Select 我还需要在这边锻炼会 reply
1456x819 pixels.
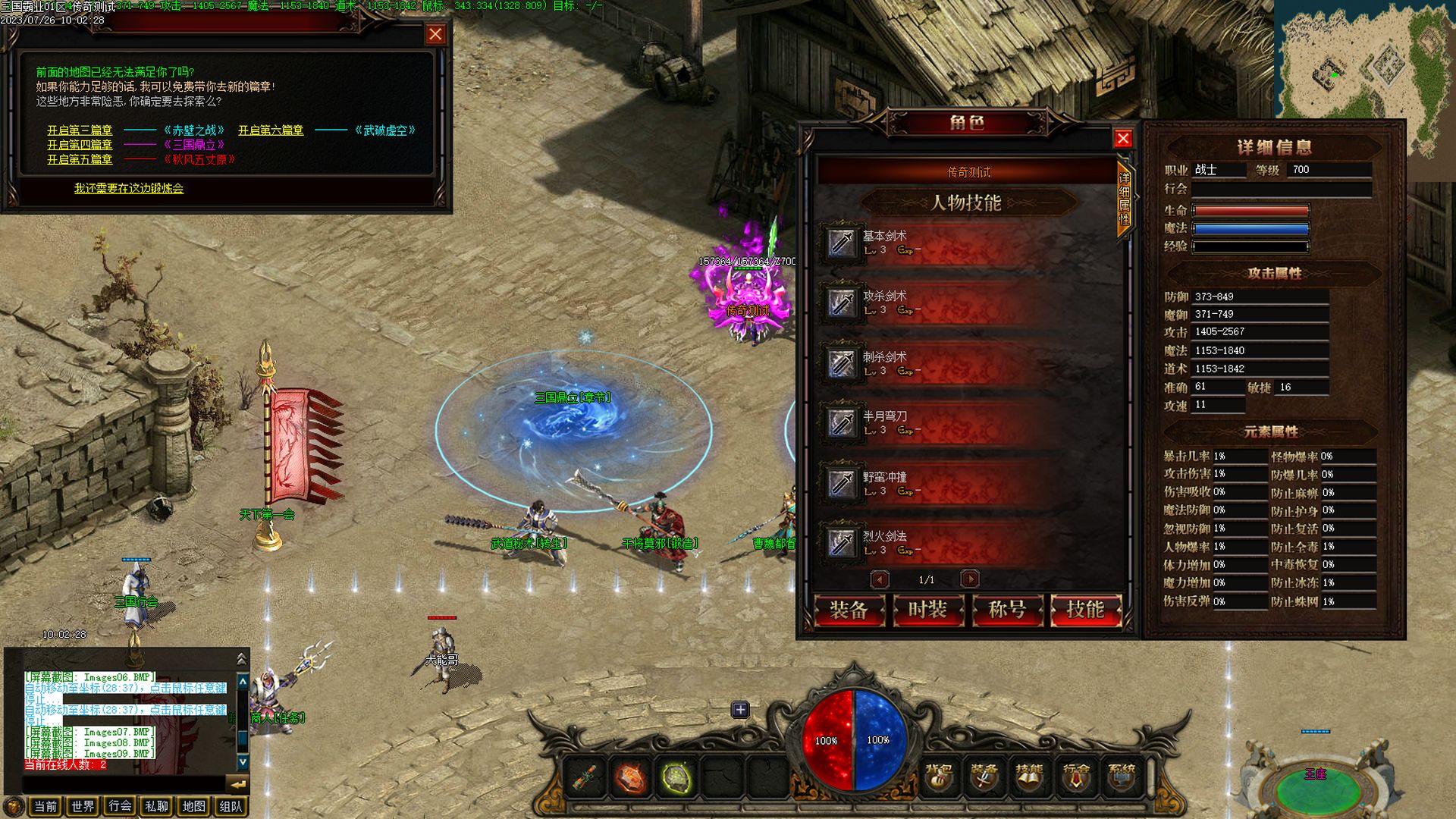click(x=129, y=188)
